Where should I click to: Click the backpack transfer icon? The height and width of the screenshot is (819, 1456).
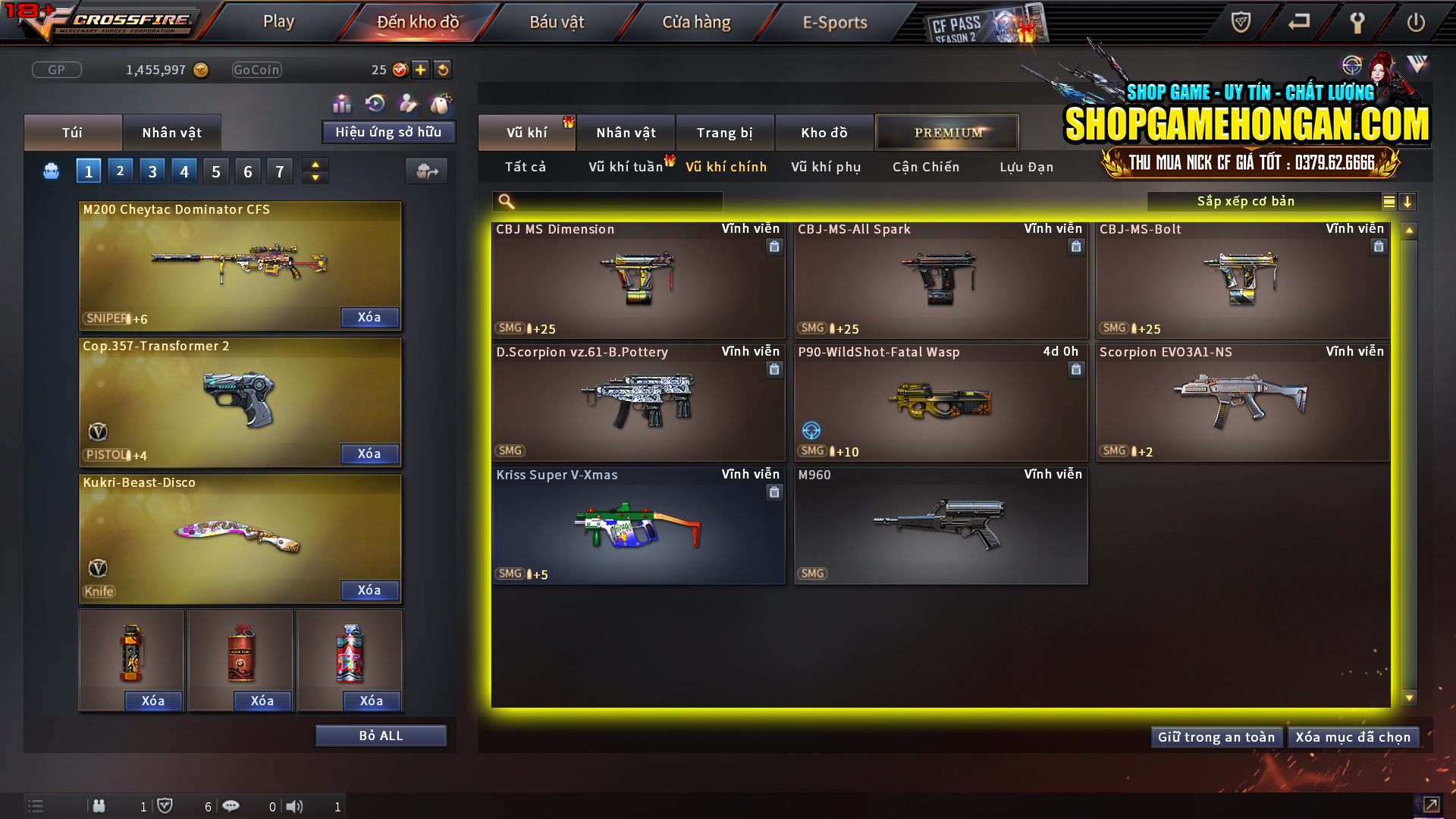point(426,171)
